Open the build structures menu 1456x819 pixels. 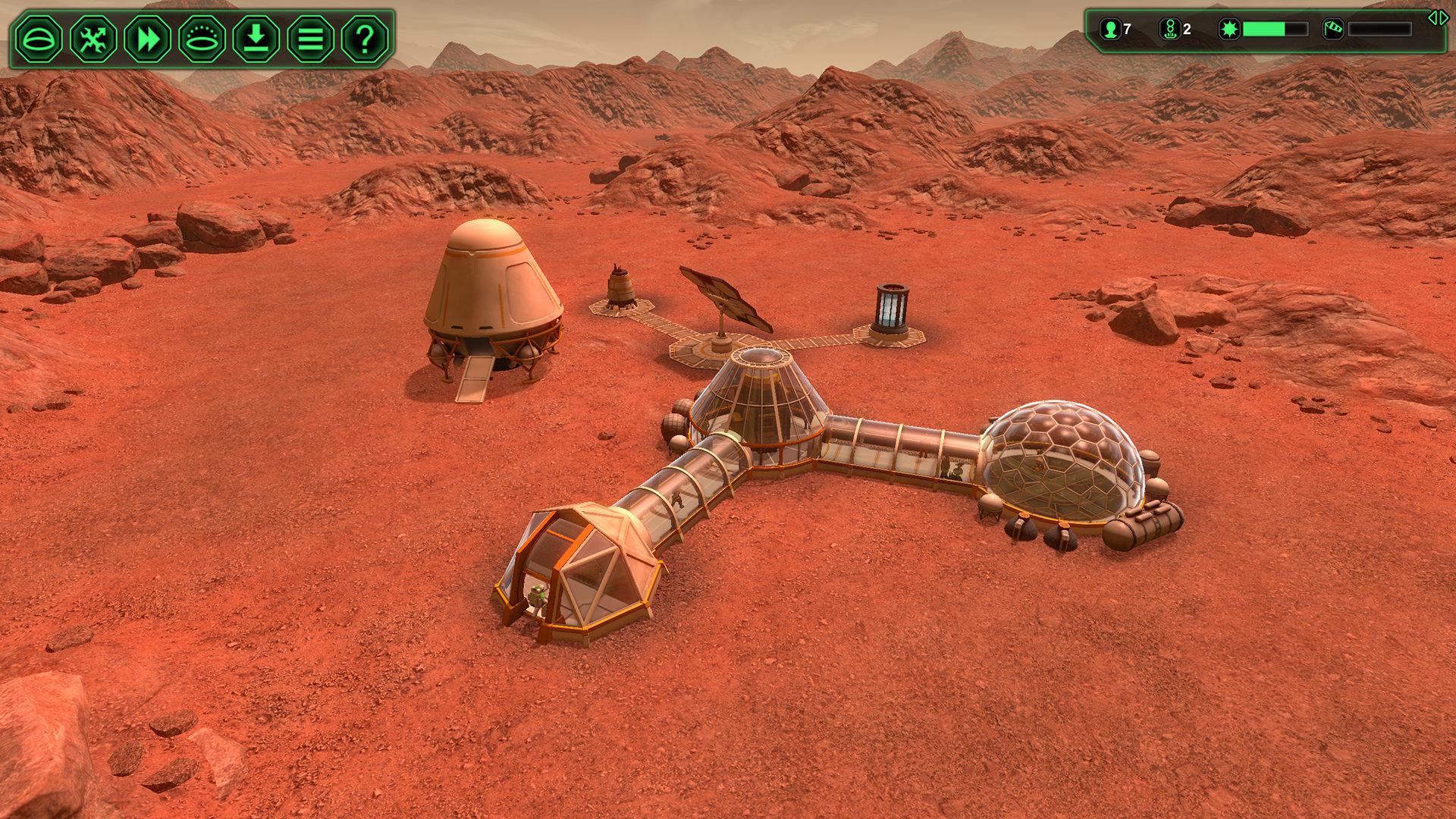coord(38,36)
